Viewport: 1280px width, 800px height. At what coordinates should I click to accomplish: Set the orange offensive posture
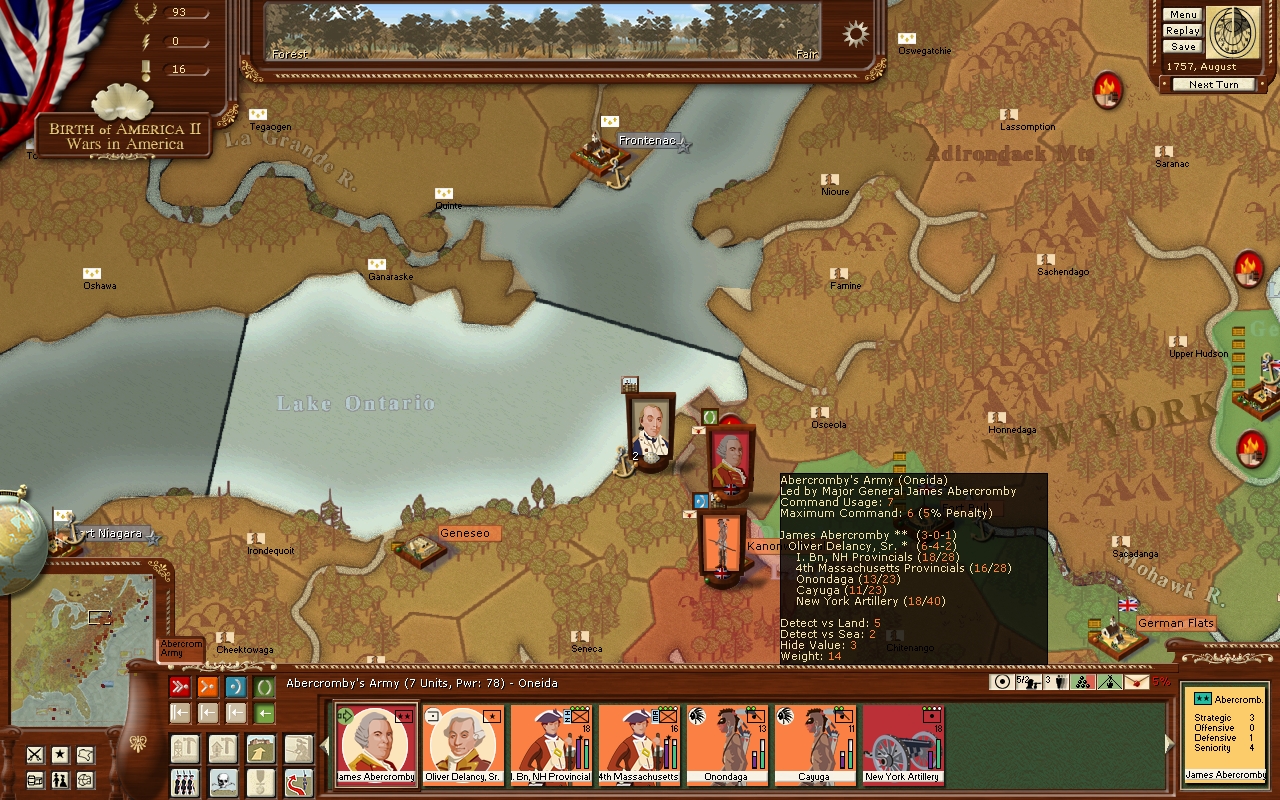tap(208, 687)
